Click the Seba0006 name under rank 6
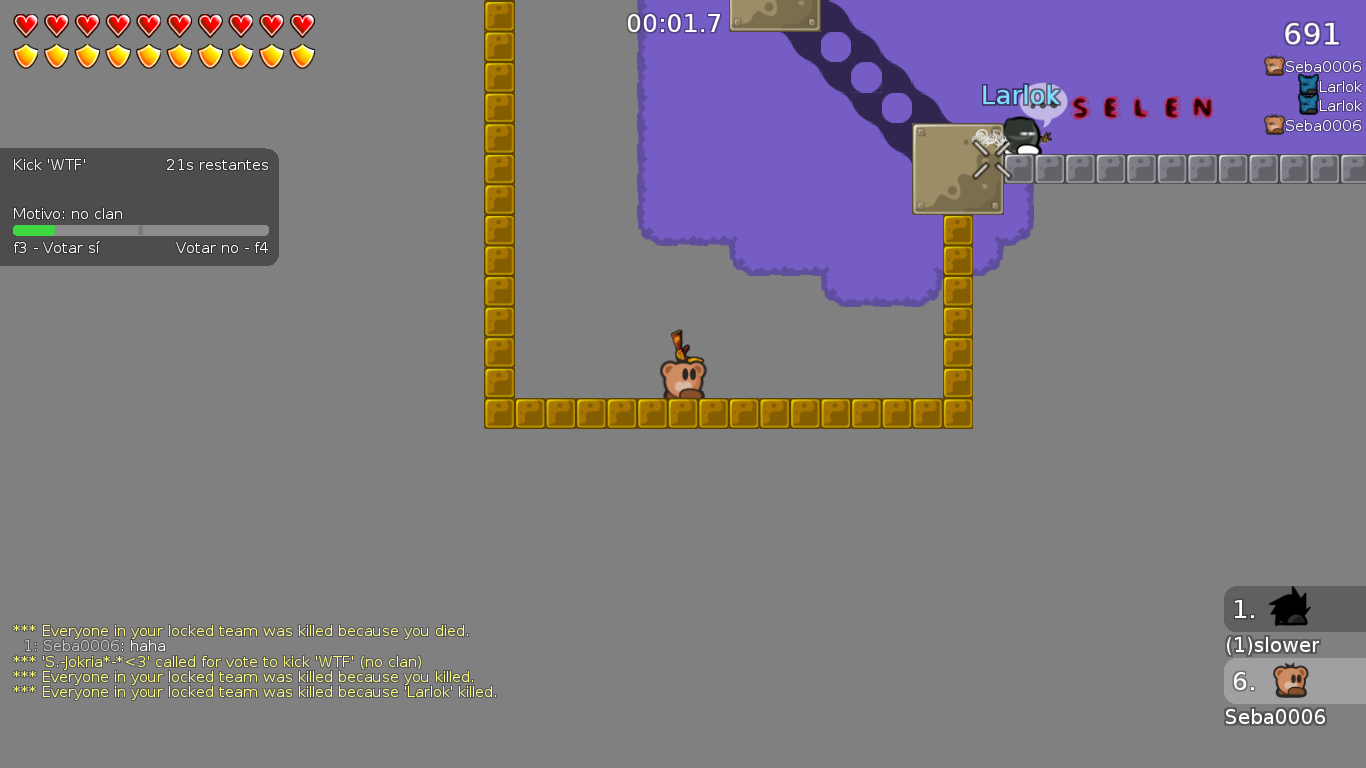Screen dimensions: 1366x768 1275,717
